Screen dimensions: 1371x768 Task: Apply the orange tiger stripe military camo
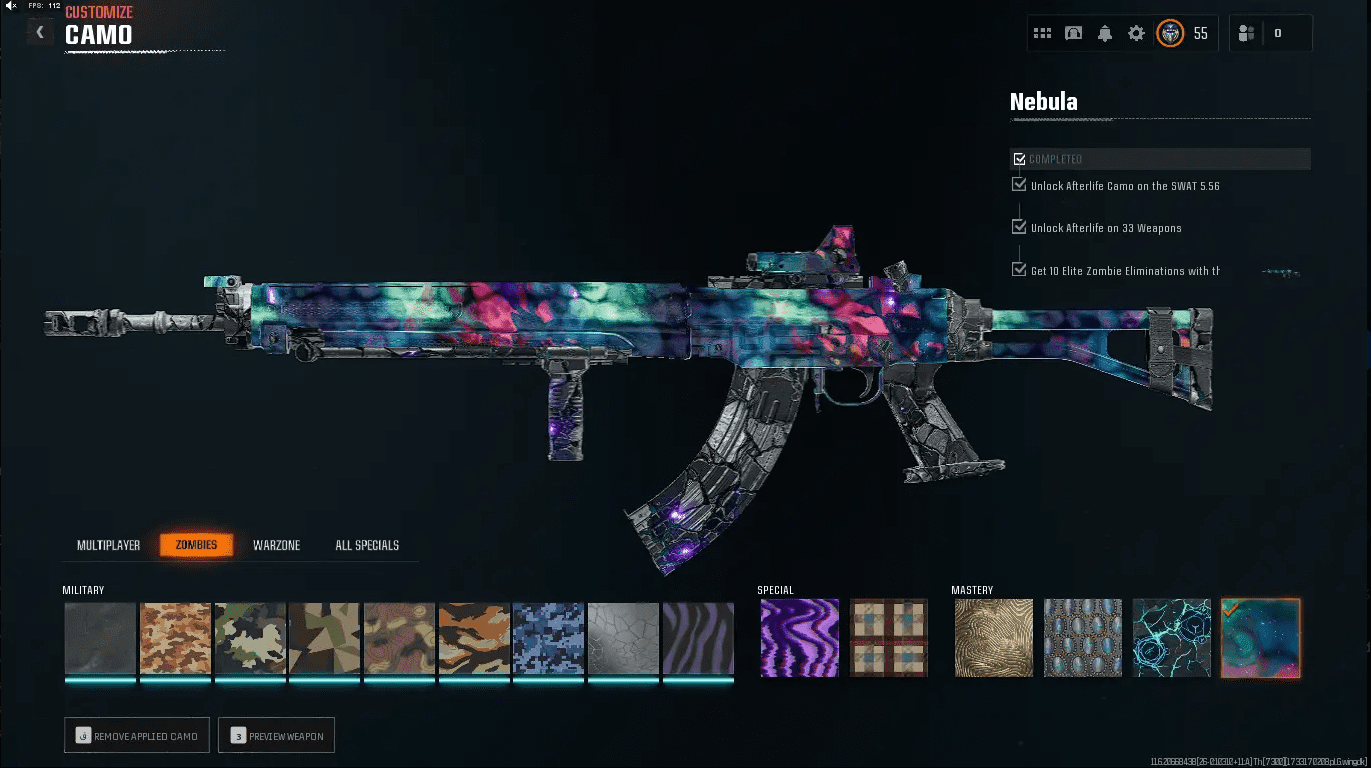(x=474, y=638)
